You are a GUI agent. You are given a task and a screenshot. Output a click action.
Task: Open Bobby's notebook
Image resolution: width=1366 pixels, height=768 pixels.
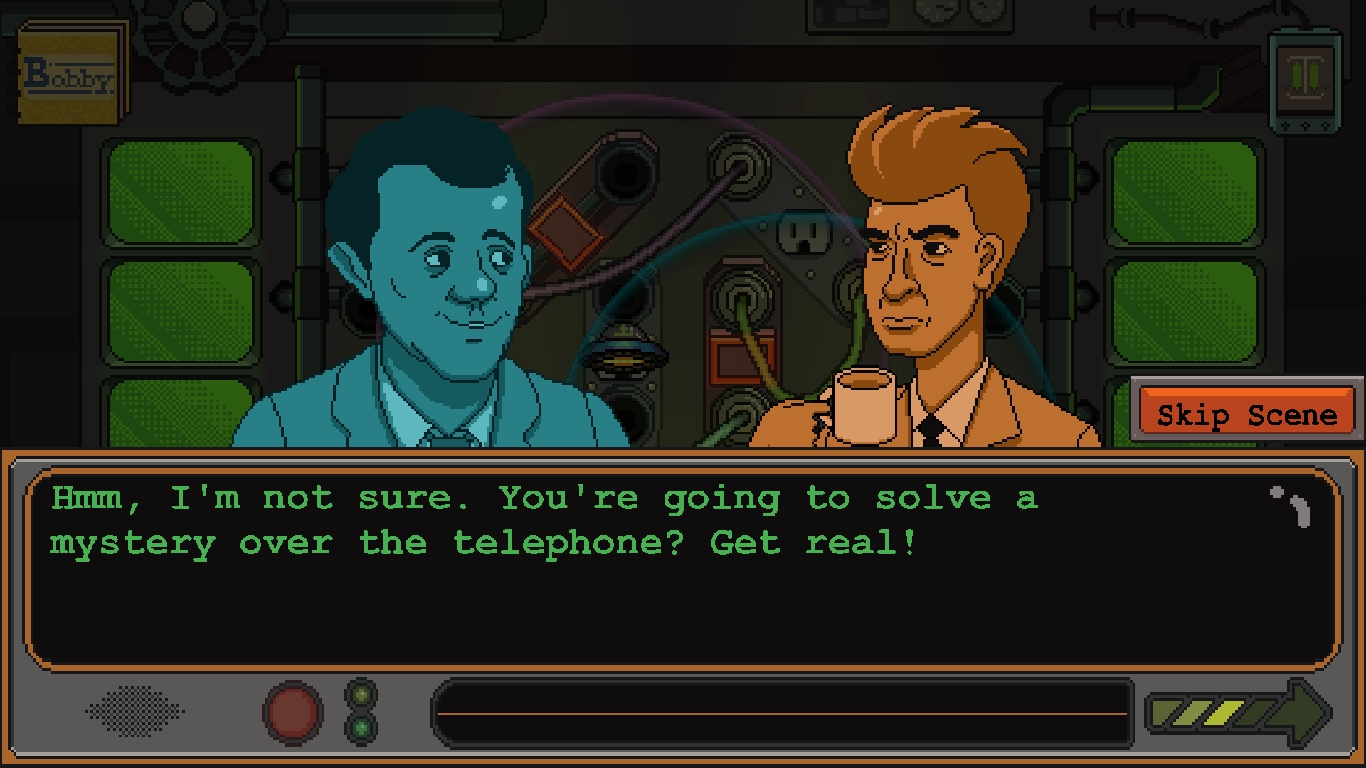point(72,73)
